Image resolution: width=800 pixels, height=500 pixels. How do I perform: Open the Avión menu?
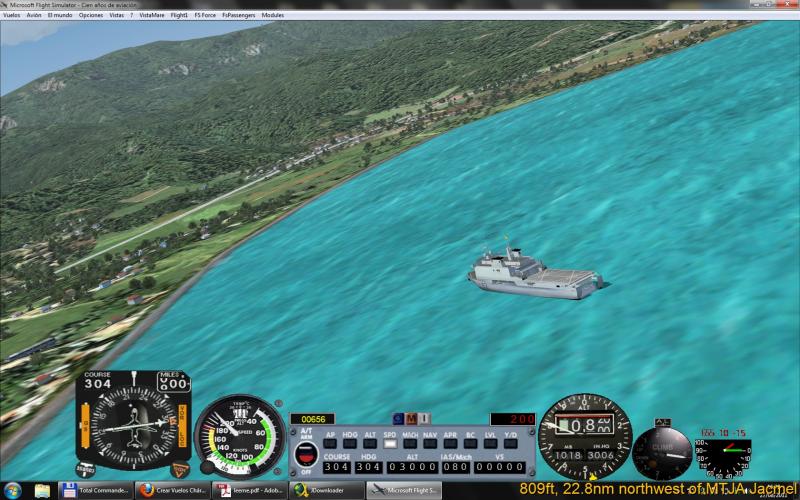tap(34, 16)
